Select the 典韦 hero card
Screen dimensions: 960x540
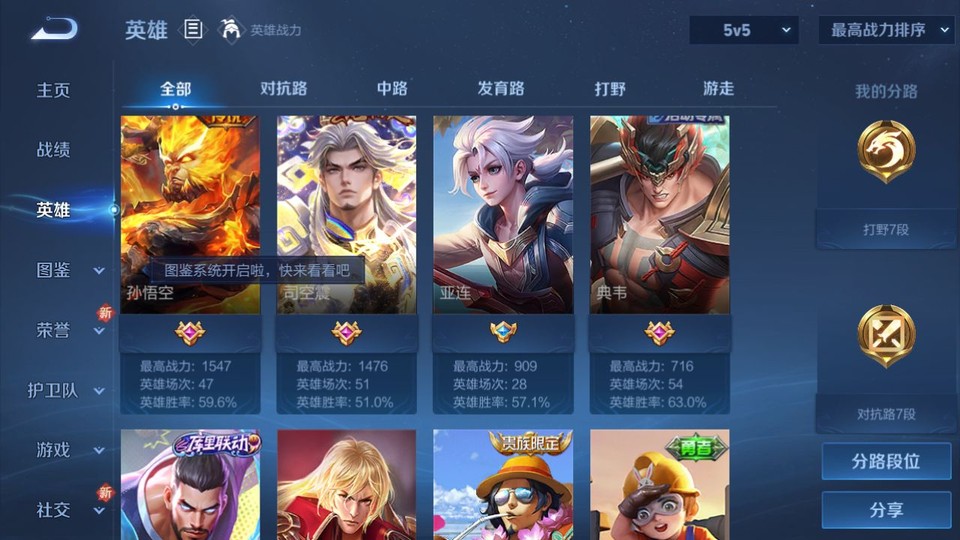click(x=659, y=215)
